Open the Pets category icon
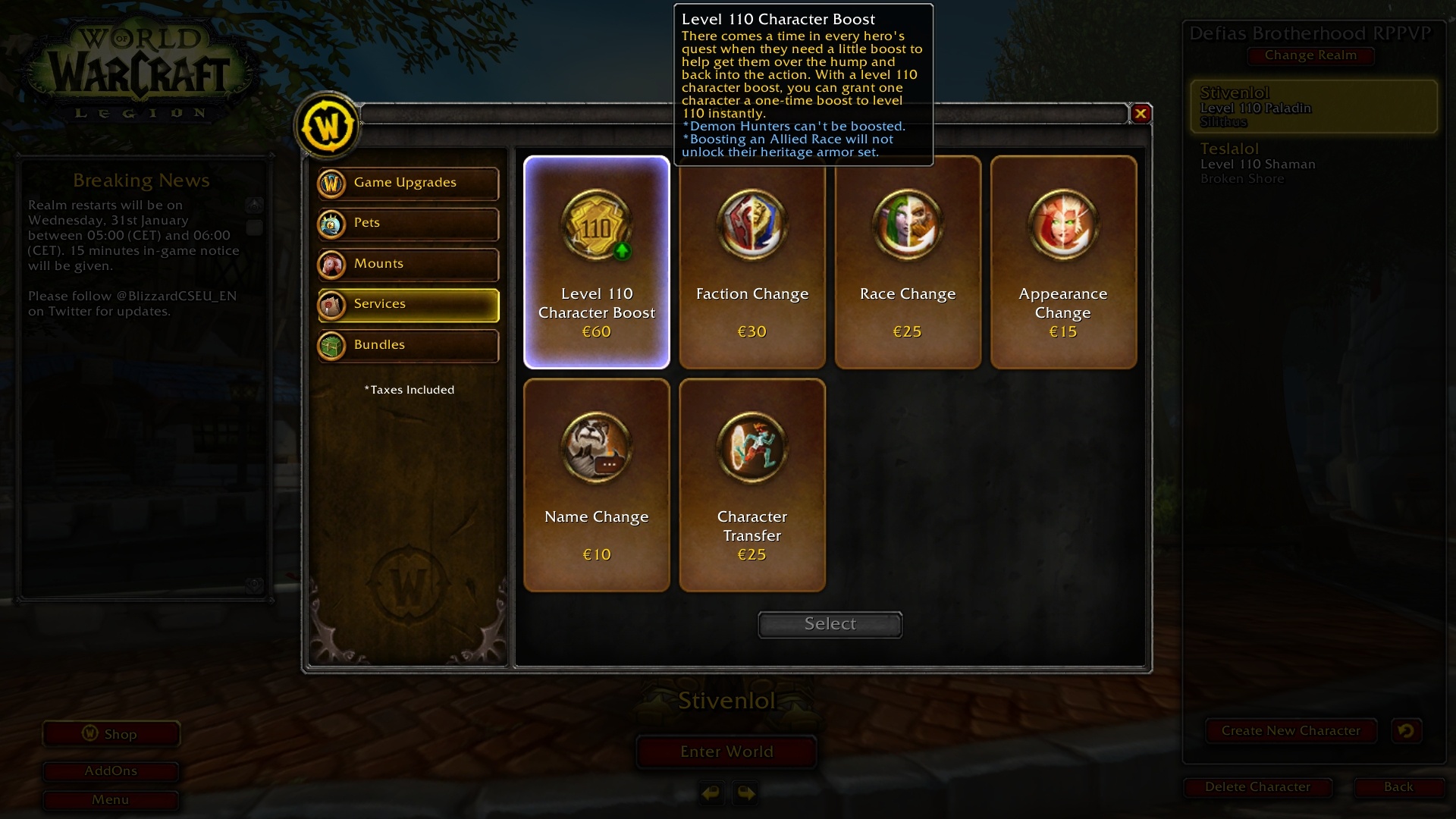Image resolution: width=1456 pixels, height=819 pixels. pyautogui.click(x=332, y=224)
